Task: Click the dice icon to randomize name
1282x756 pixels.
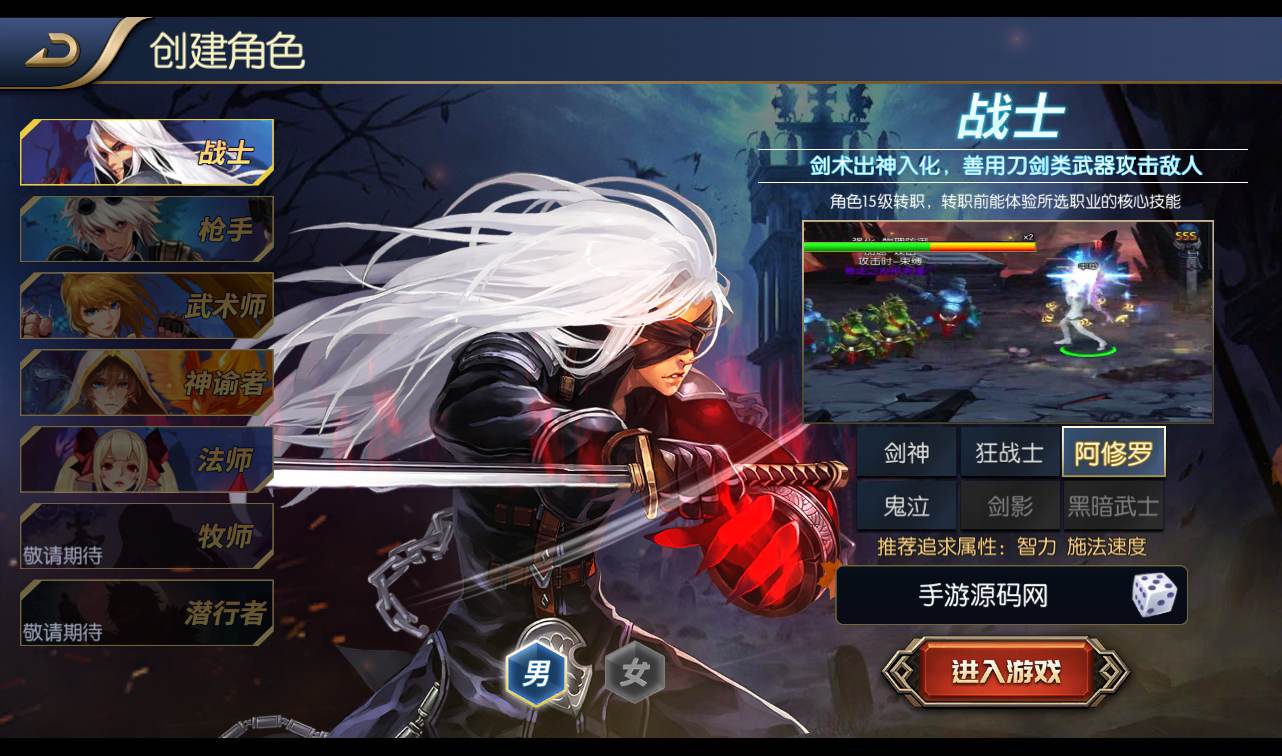Action: click(1156, 595)
